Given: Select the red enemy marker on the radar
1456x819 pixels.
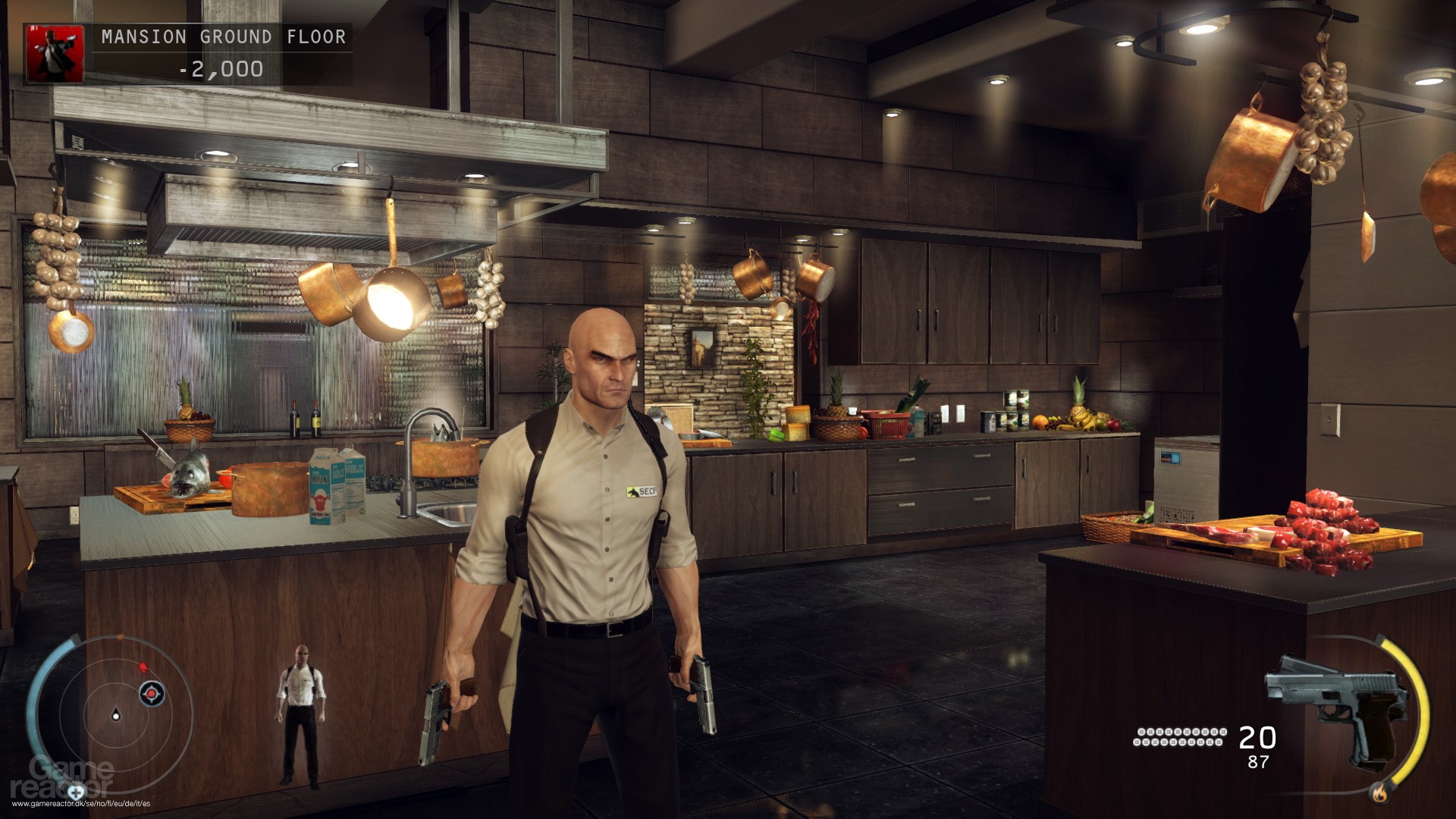Looking at the screenshot, I should click(143, 667).
